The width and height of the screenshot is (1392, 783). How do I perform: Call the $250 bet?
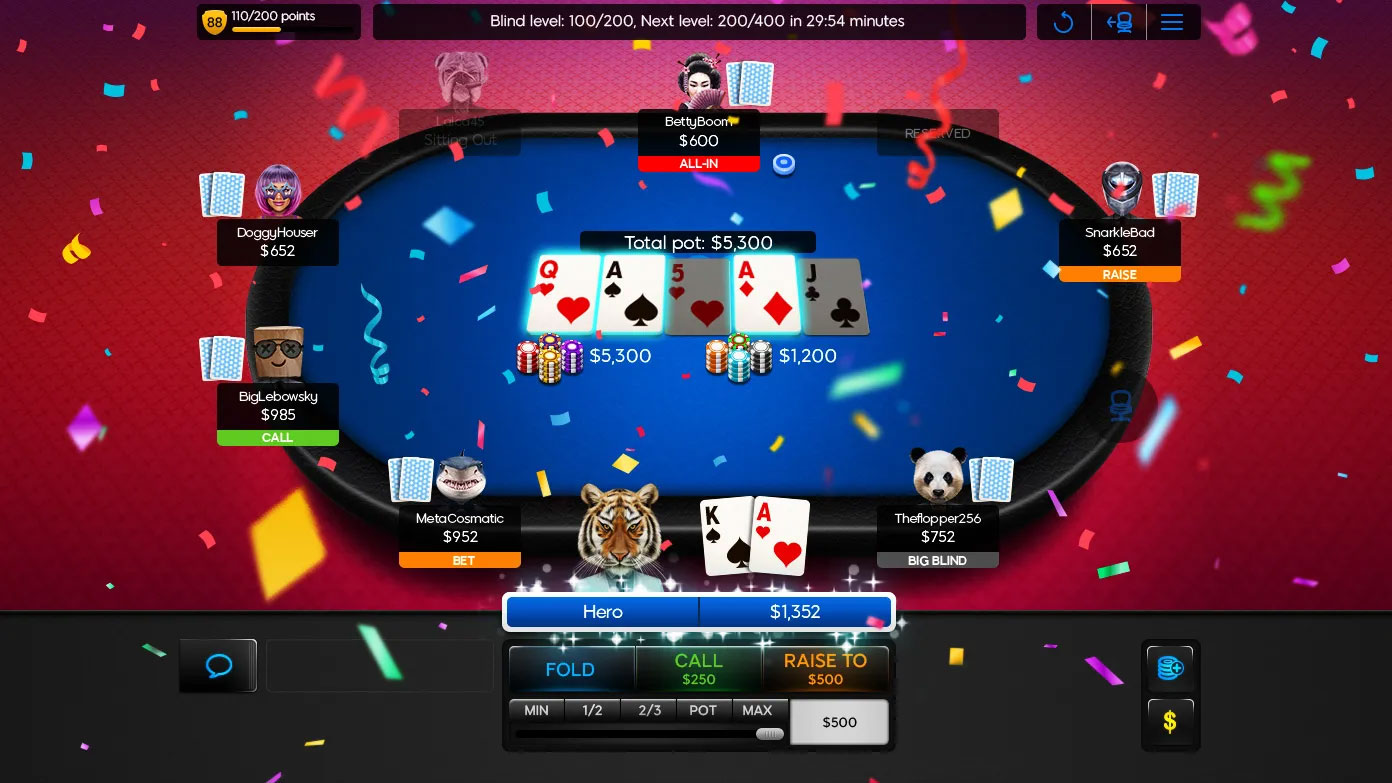click(x=698, y=669)
